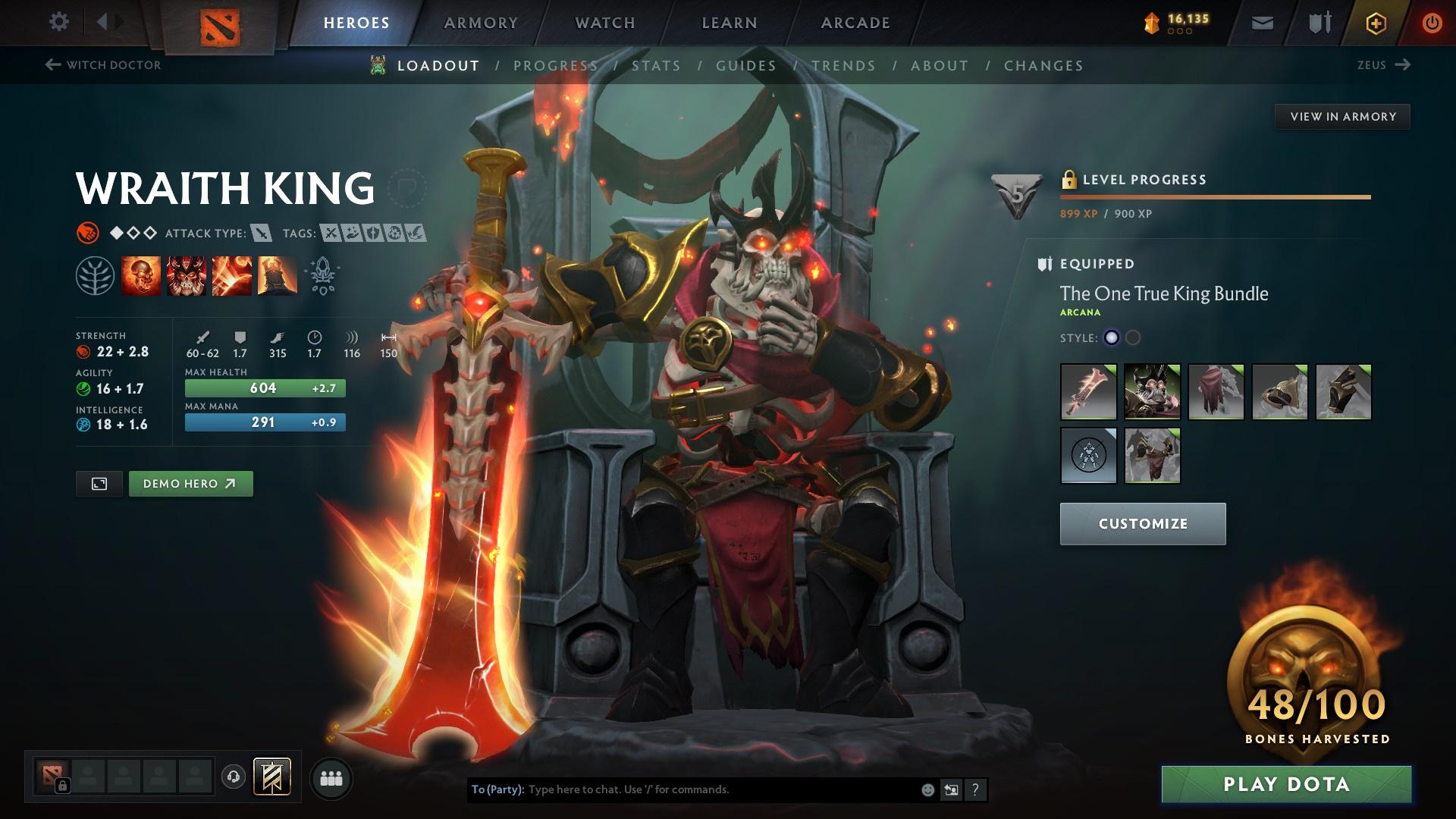Open the settings gear icon top left

coord(59,22)
